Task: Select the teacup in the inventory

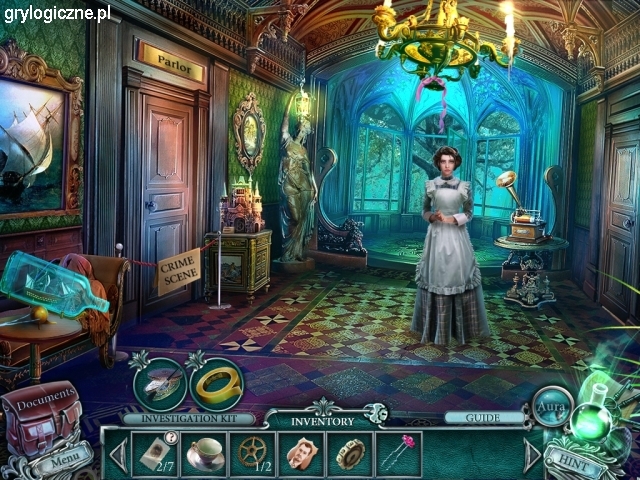Action: click(205, 453)
